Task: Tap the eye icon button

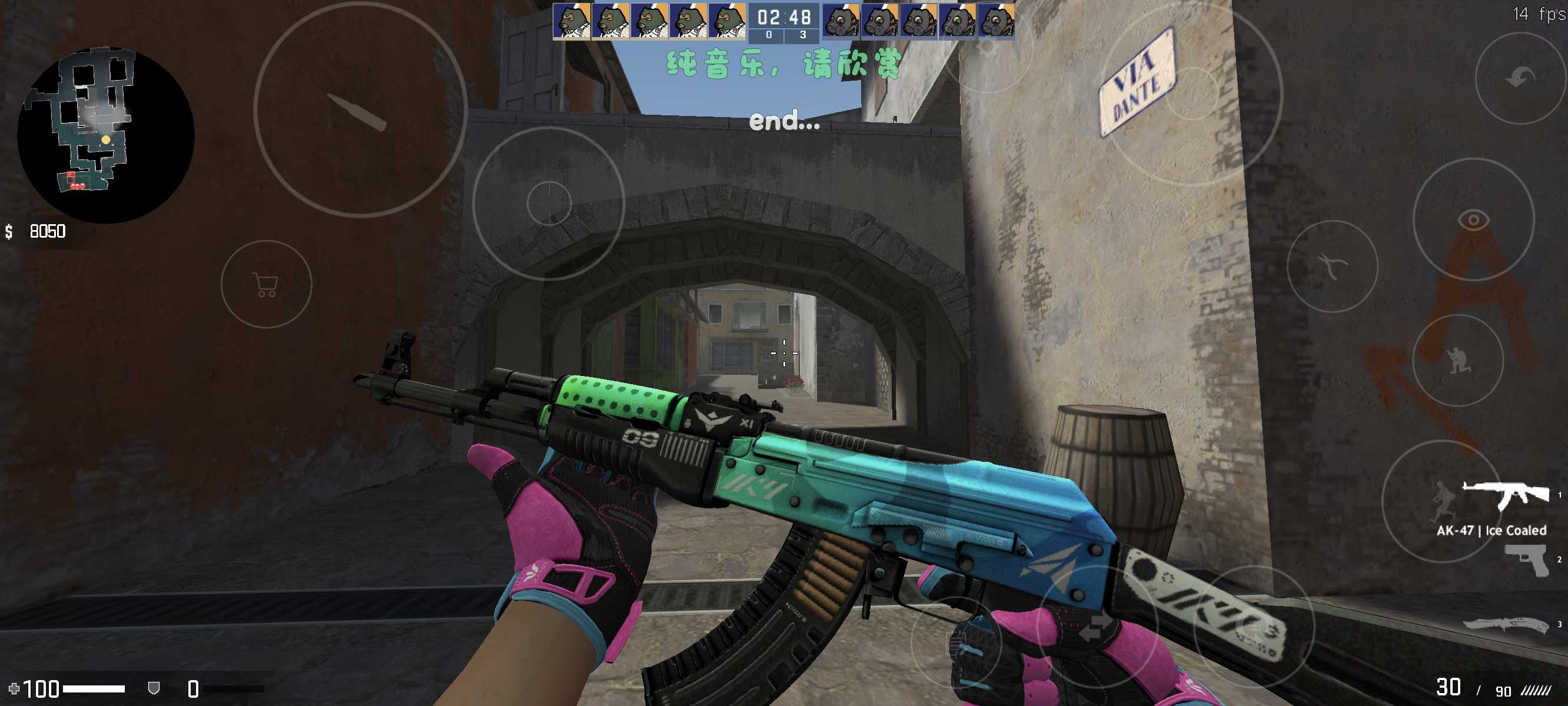Action: click(x=1473, y=219)
